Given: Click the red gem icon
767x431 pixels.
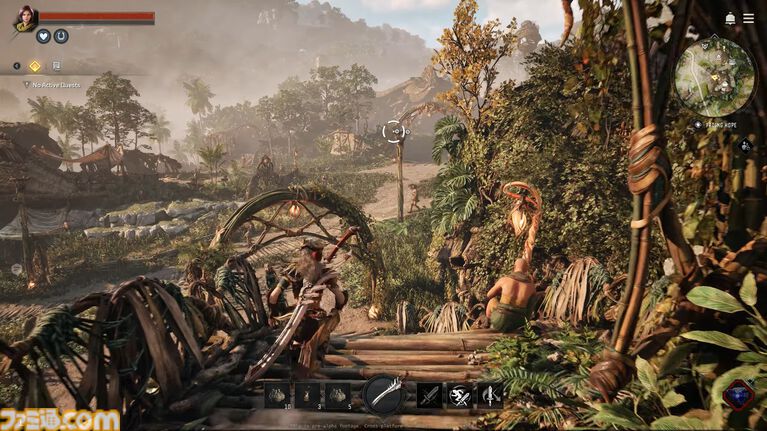Looking at the screenshot, I should (738, 394).
